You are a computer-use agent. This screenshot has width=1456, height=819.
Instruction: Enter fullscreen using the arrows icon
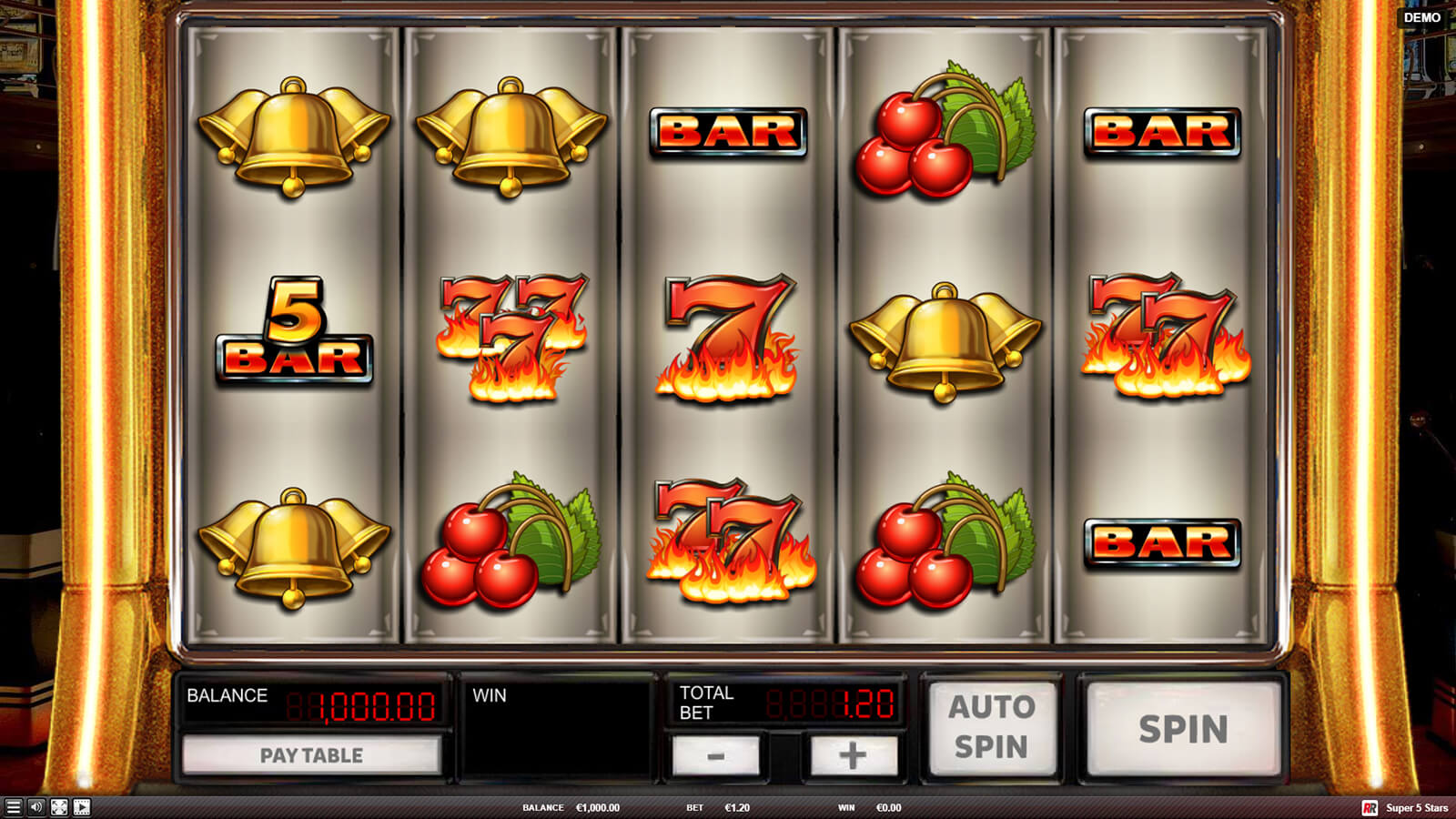point(59,807)
